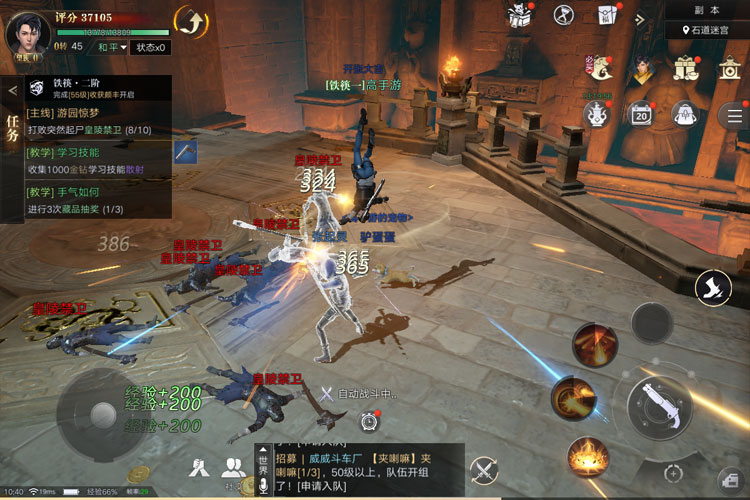Image resolution: width=750 pixels, height=500 pixels.
Task: Open the backpack inventory
Action: (x=685, y=113)
